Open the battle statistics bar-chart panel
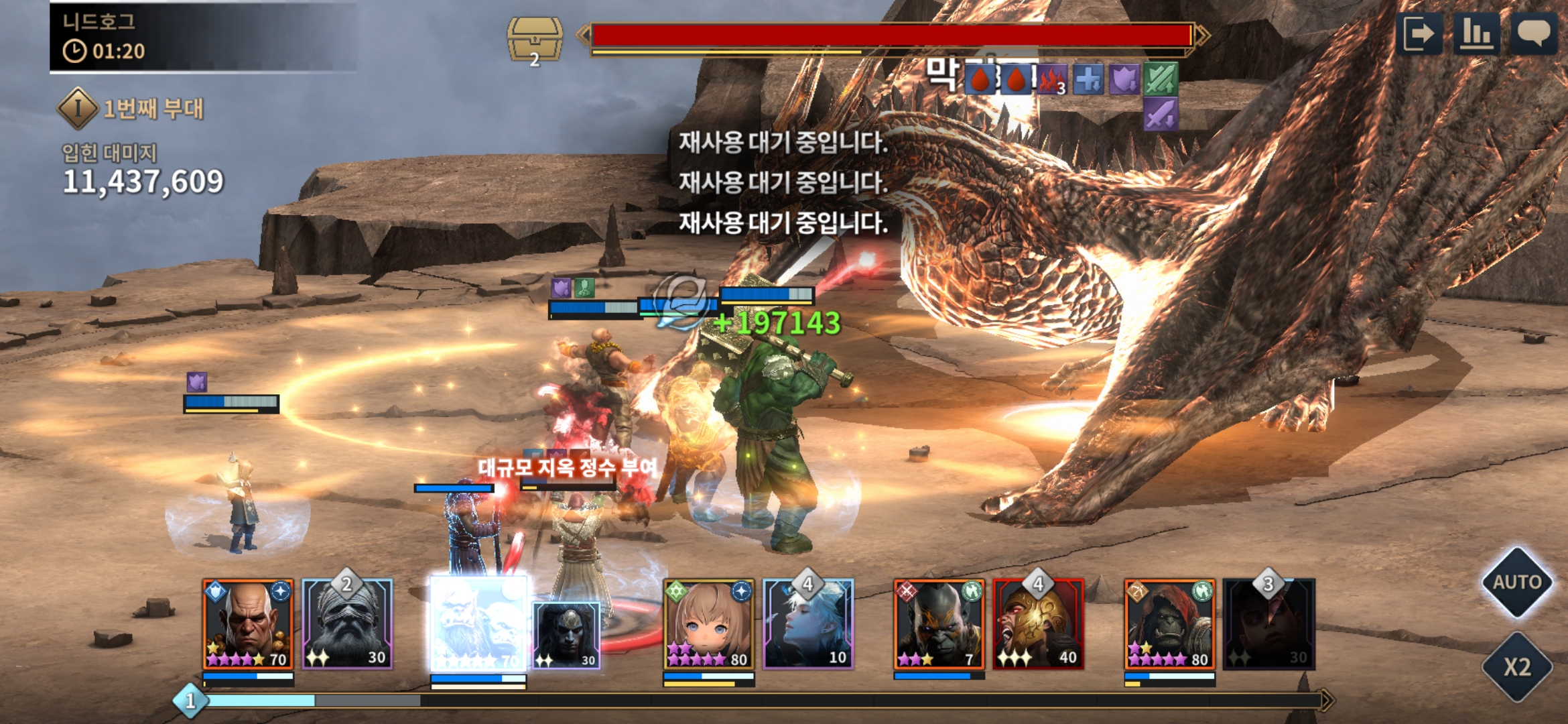Image resolution: width=1568 pixels, height=724 pixels. tap(1476, 34)
